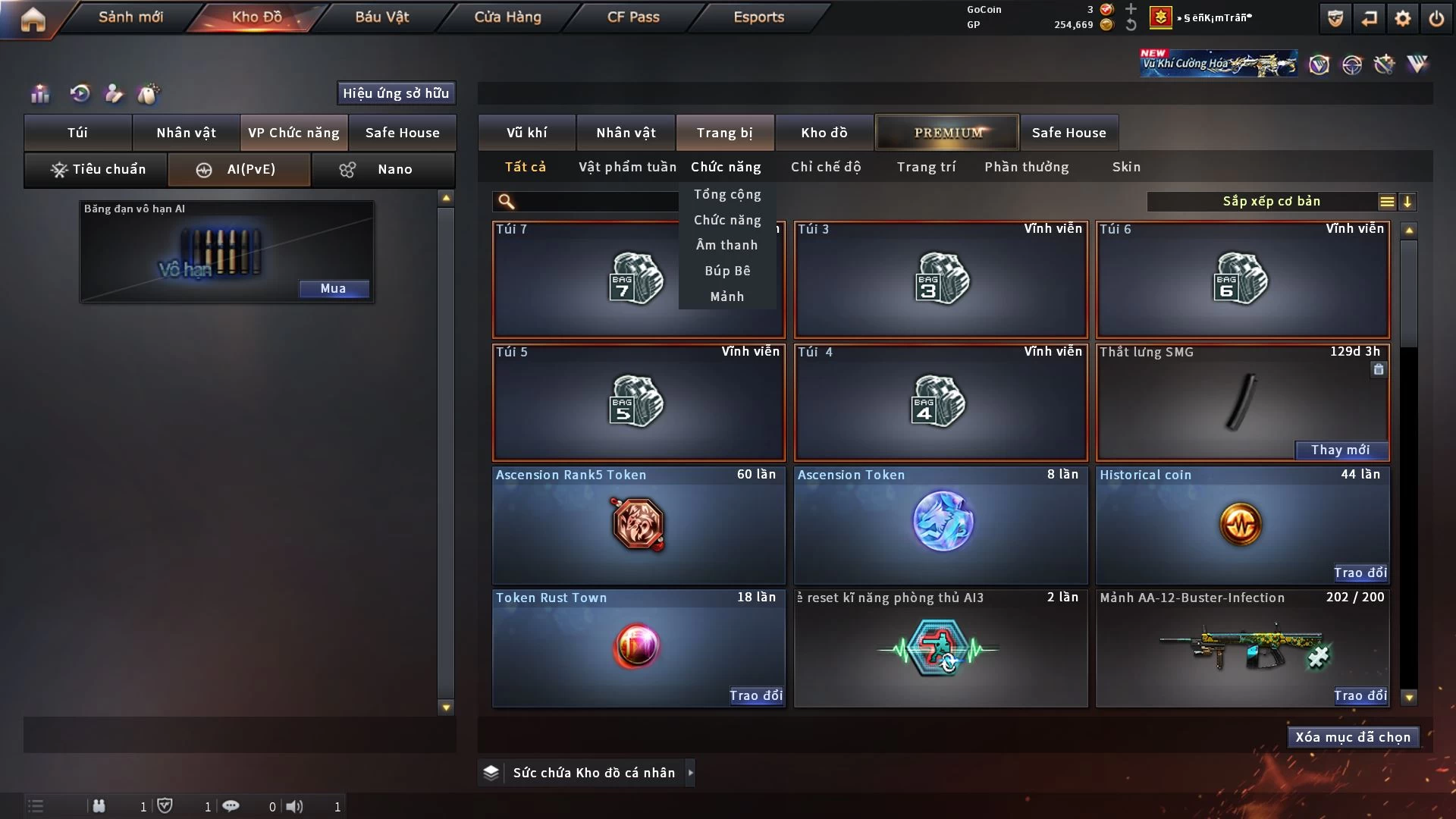
Task: Choose the Âm thanh dropdown entry
Action: click(726, 245)
